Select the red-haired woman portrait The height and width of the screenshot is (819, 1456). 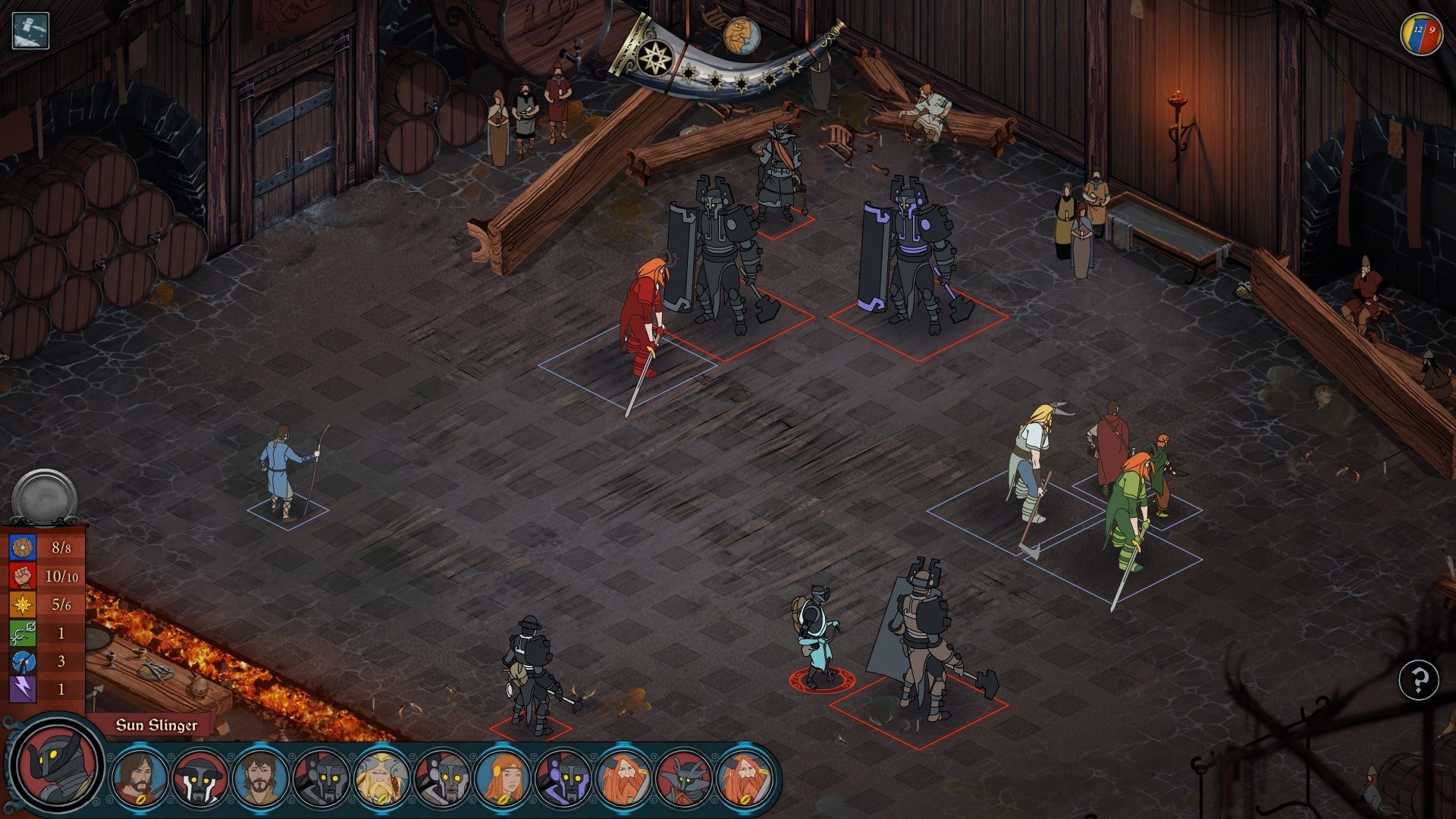[502, 777]
